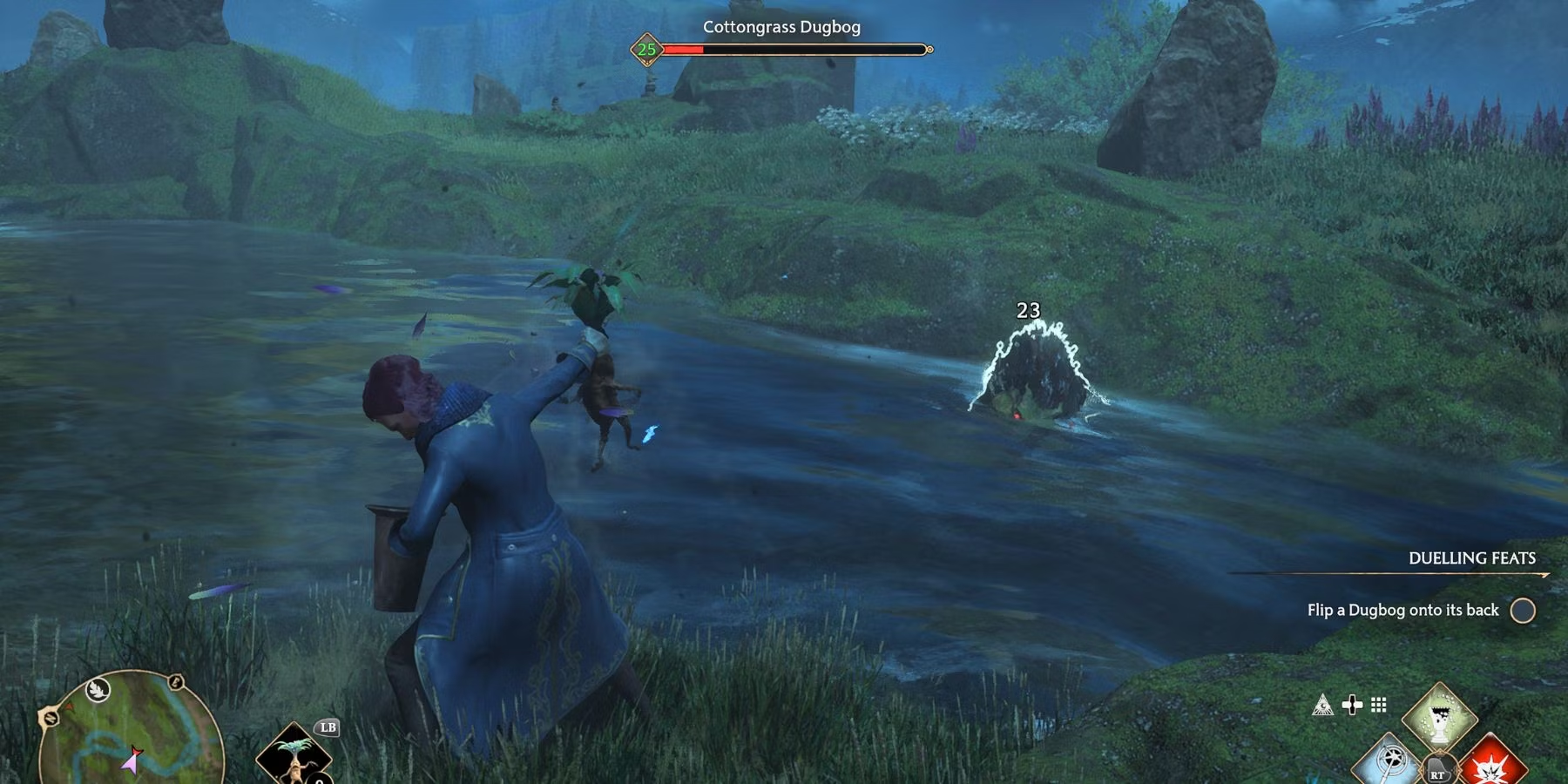Select the Mandrake item slot
Image resolution: width=1568 pixels, height=784 pixels.
pos(294,756)
